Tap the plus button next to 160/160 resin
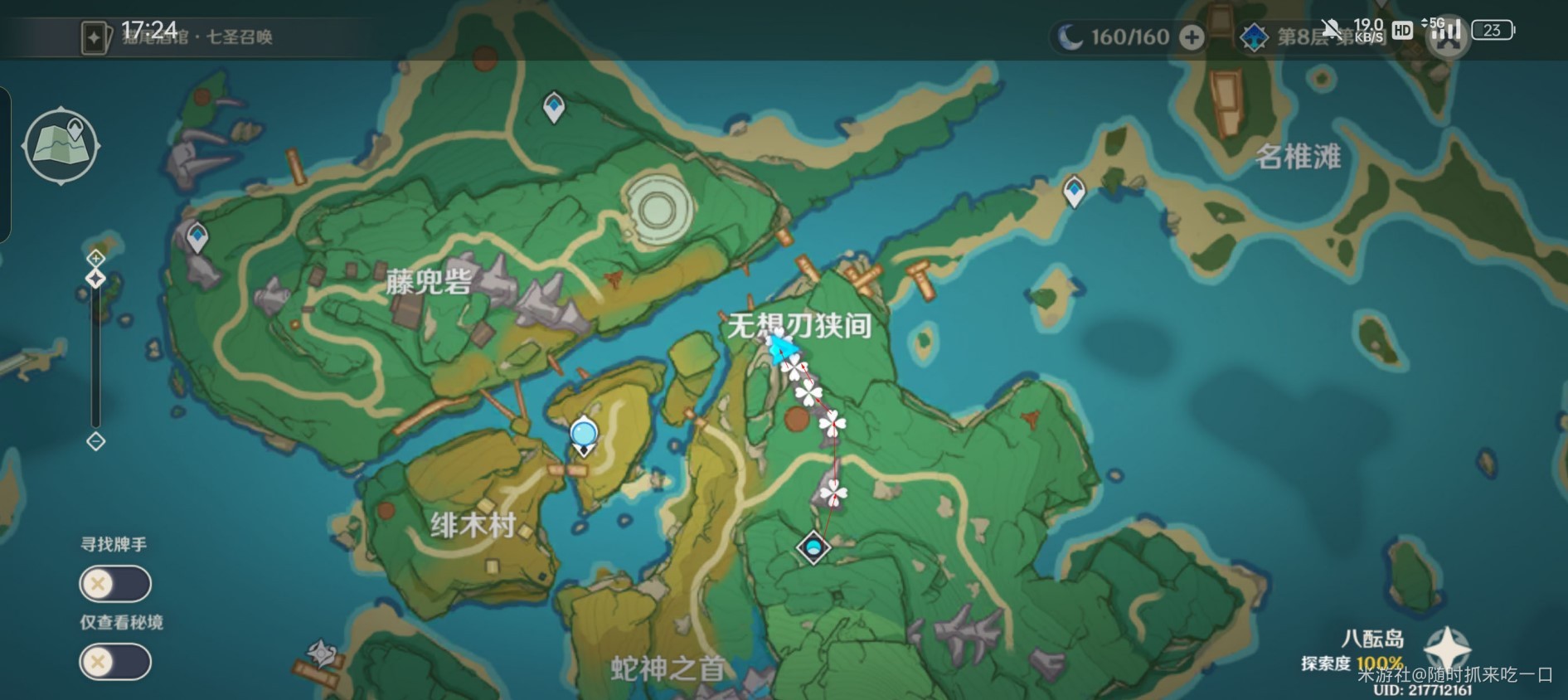The width and height of the screenshot is (1568, 700). (1192, 36)
